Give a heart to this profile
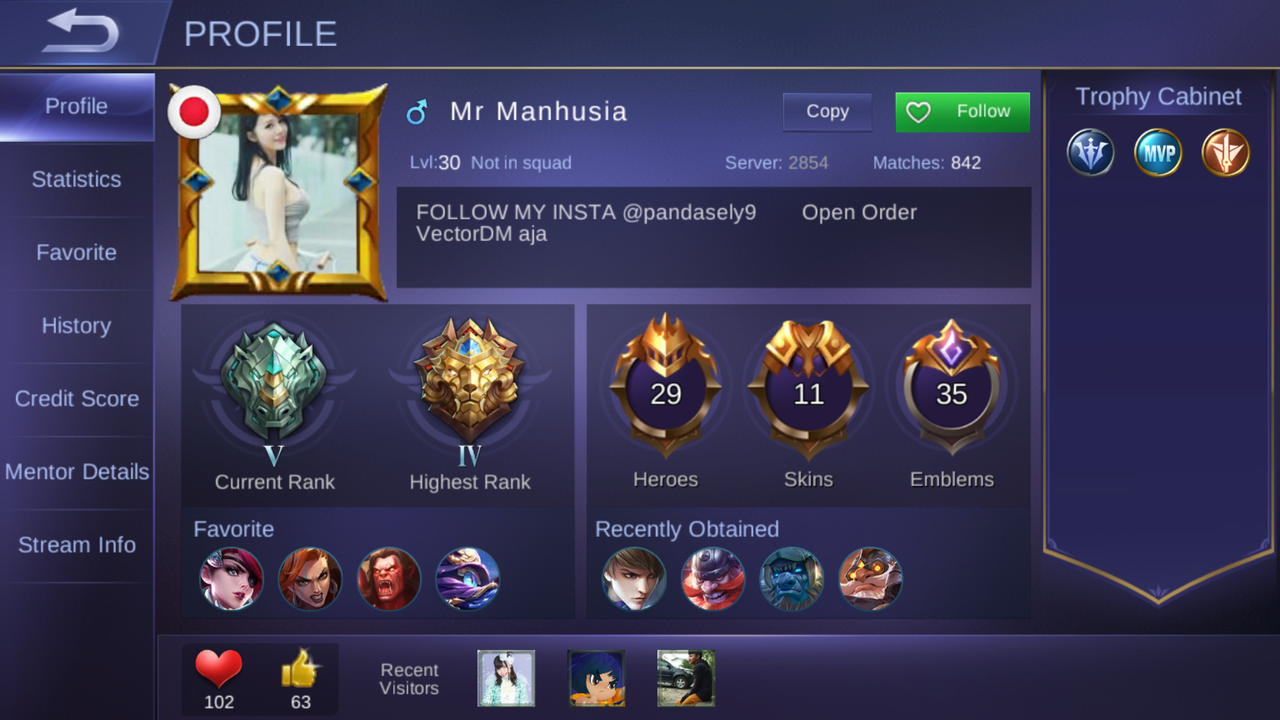The width and height of the screenshot is (1280, 720). pos(219,668)
